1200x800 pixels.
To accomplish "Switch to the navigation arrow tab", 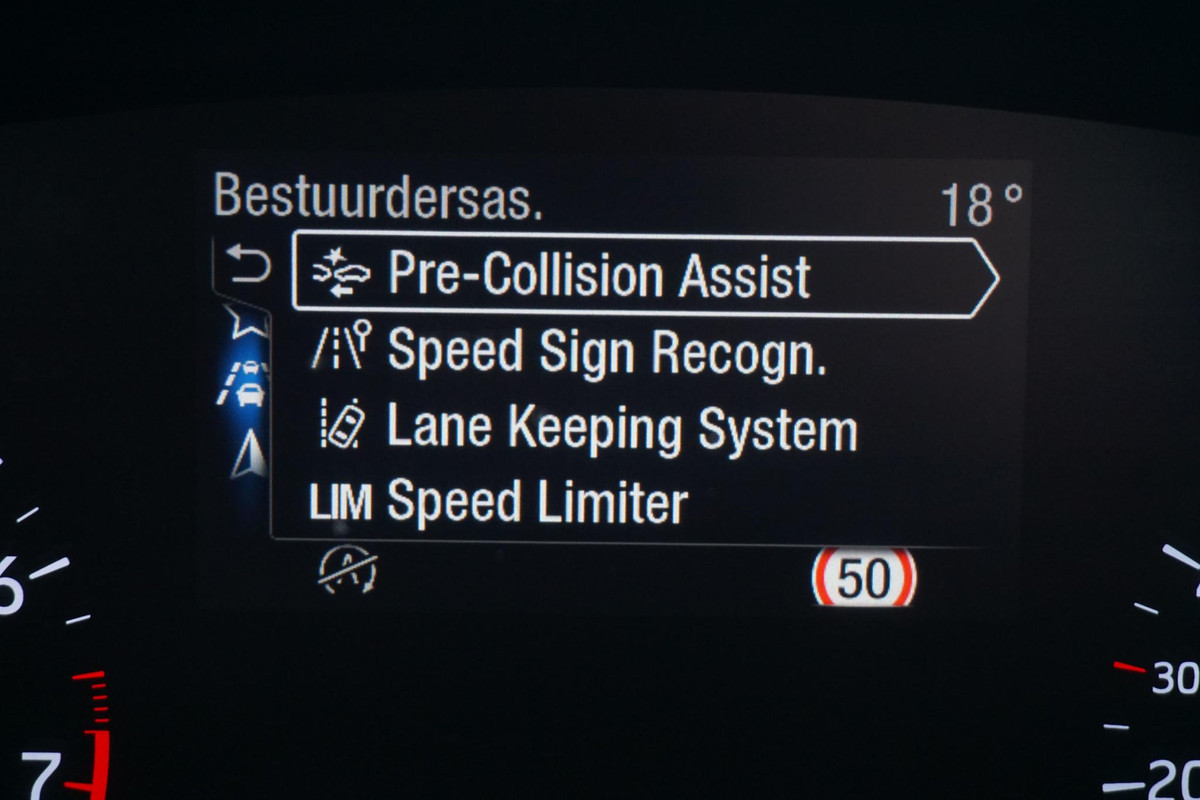I will [x=246, y=456].
